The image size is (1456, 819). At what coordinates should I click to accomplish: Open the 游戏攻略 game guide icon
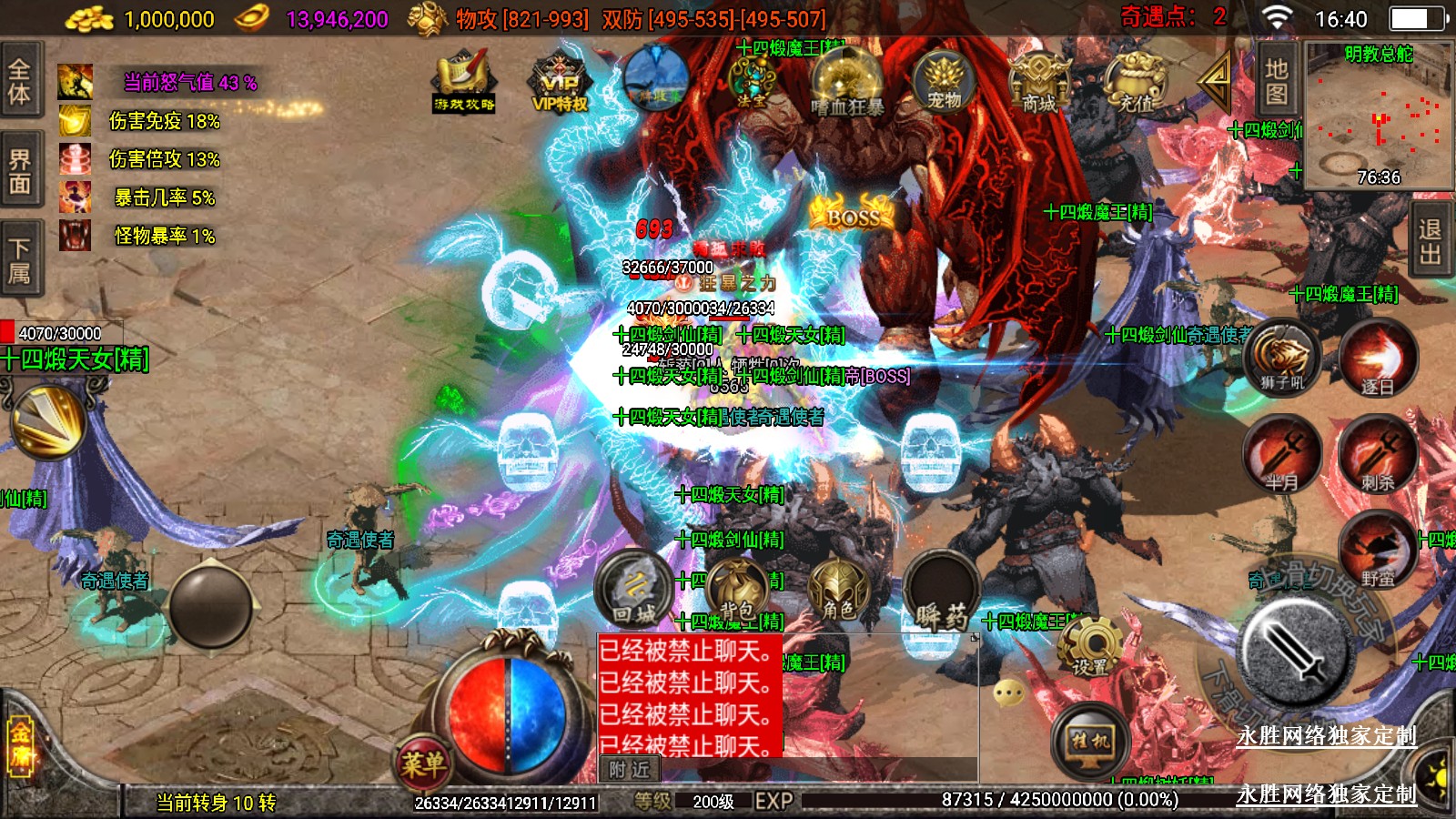[464, 82]
